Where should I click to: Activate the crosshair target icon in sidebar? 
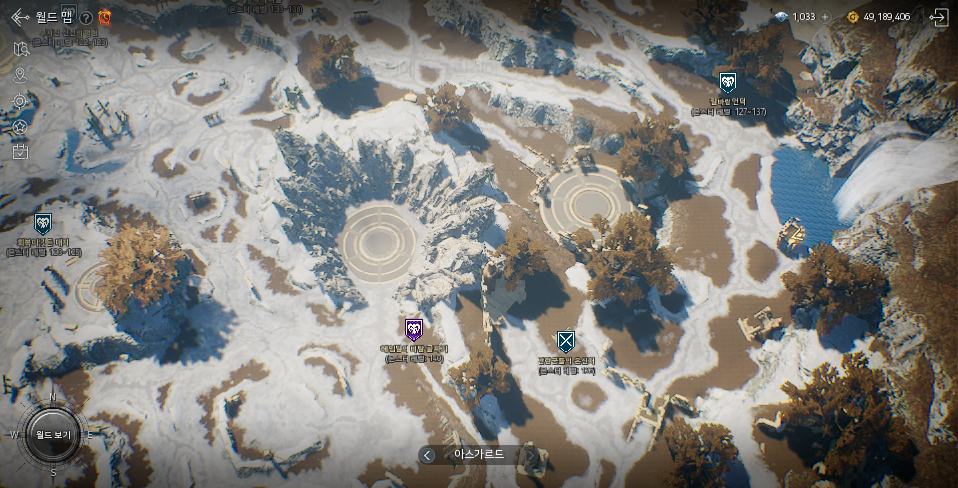[20, 101]
